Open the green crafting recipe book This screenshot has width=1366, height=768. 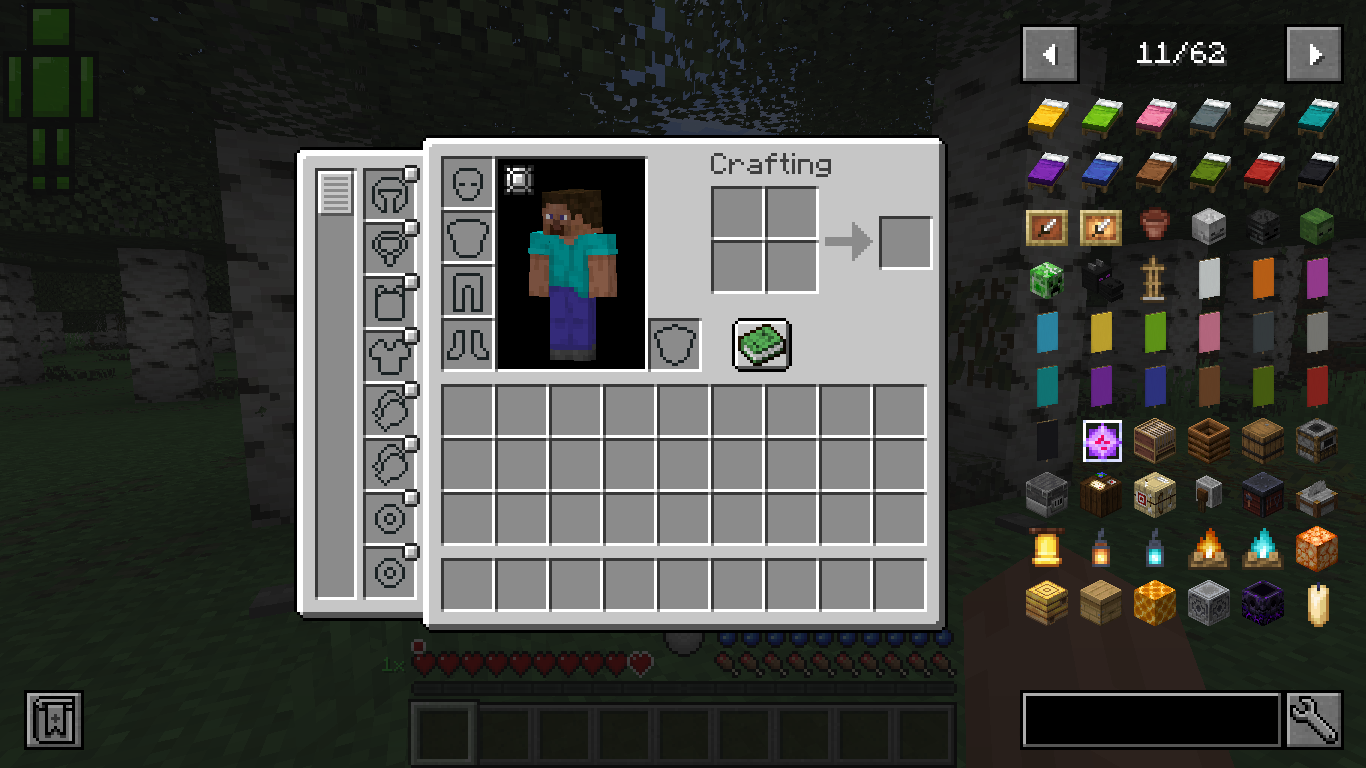pyautogui.click(x=762, y=343)
